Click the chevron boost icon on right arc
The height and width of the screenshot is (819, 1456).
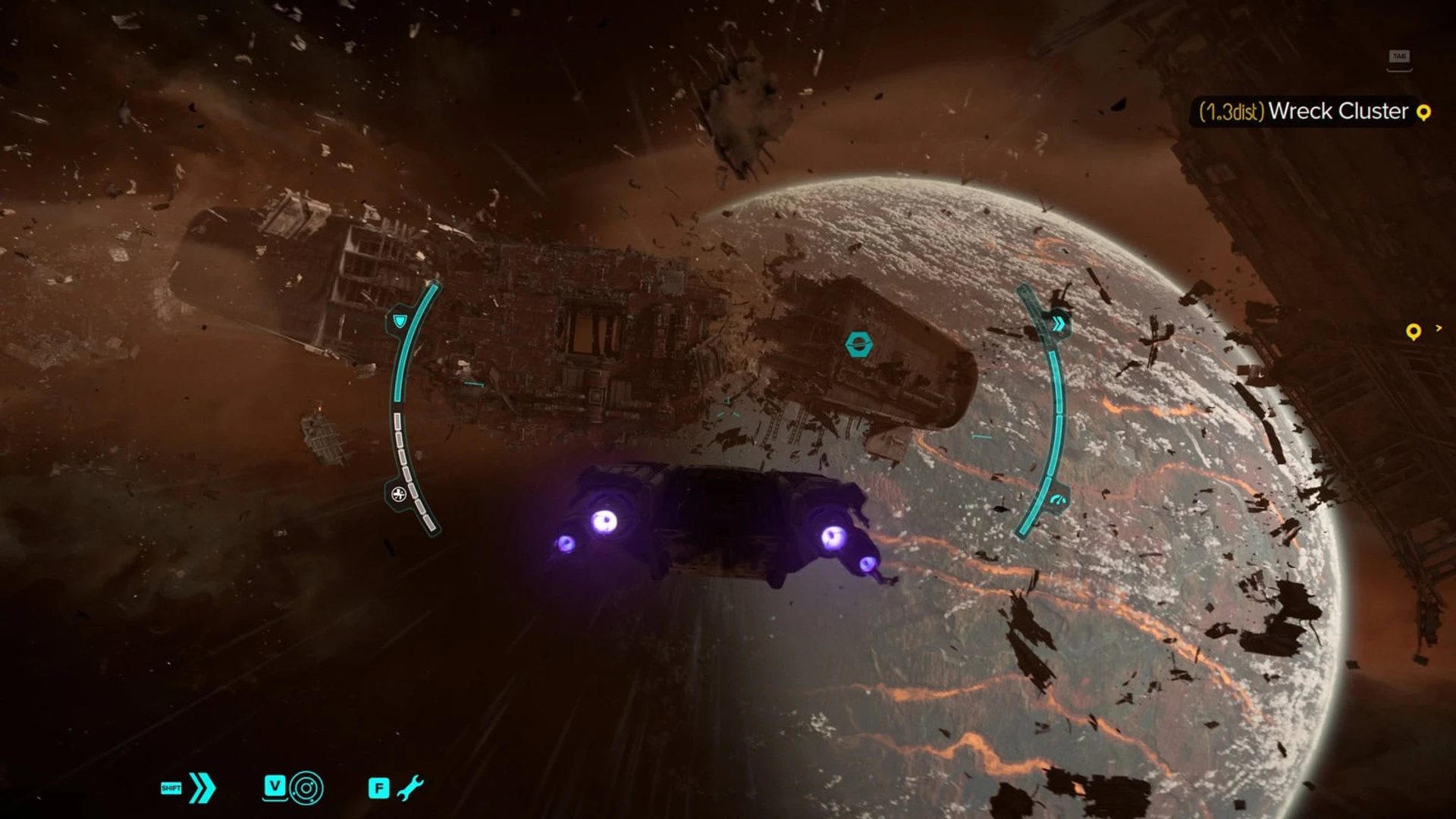coord(1059,324)
